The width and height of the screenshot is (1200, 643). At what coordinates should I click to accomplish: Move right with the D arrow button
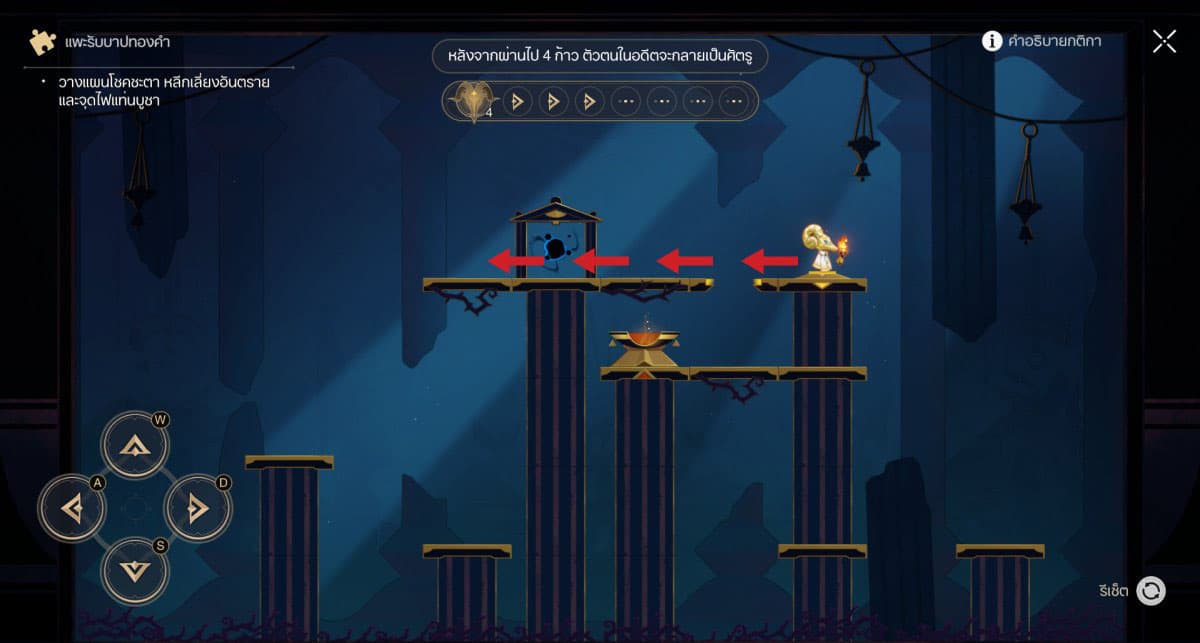(x=197, y=508)
